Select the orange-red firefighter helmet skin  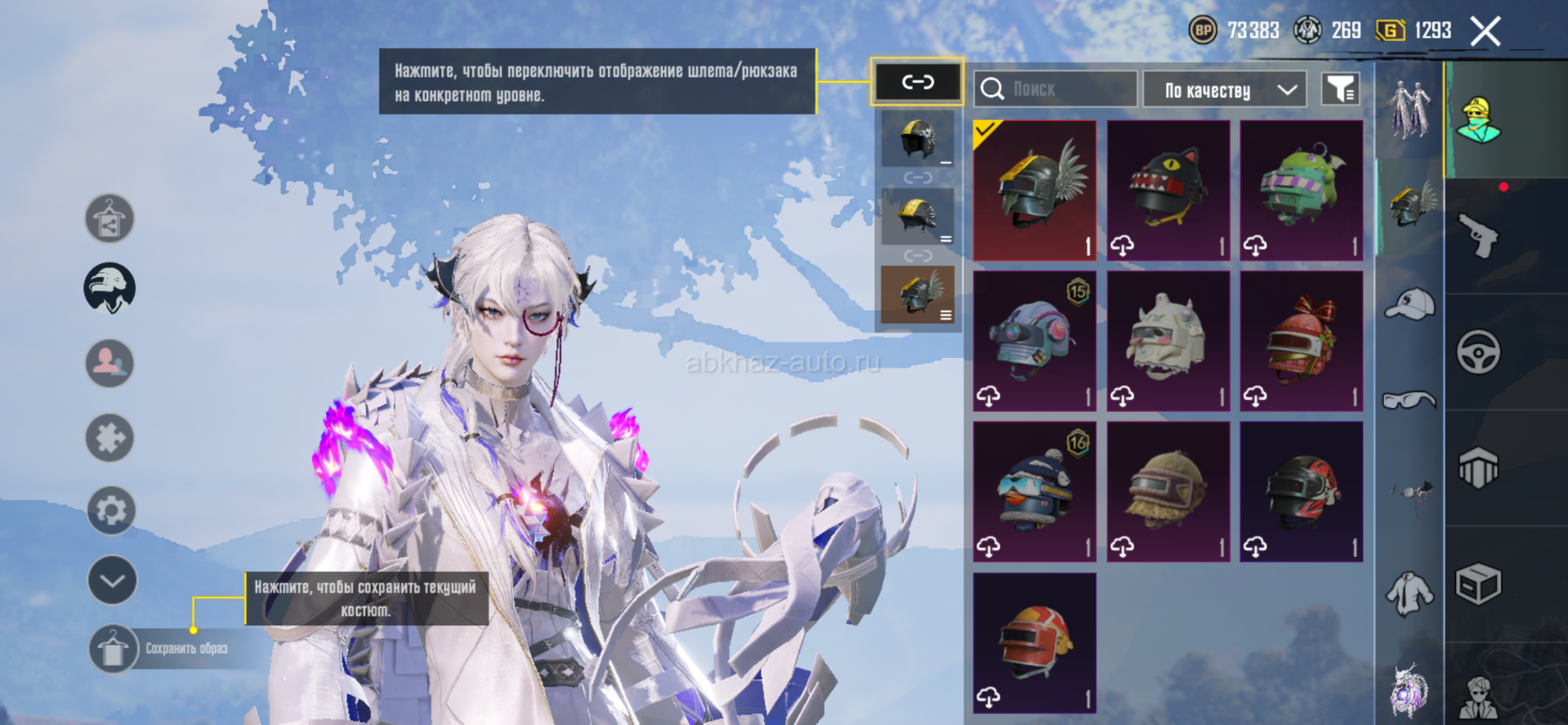[x=1034, y=642]
